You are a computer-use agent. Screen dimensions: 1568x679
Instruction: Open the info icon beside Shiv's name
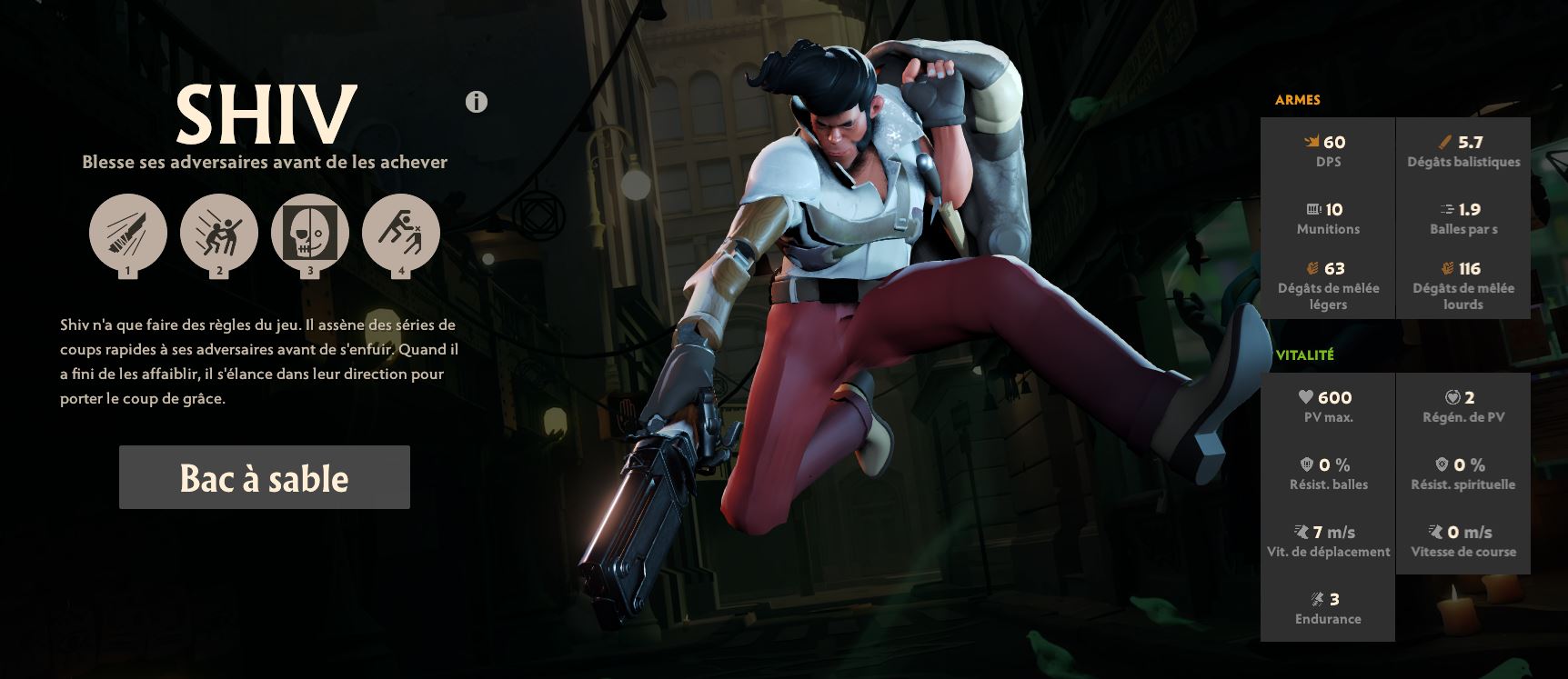point(477,102)
